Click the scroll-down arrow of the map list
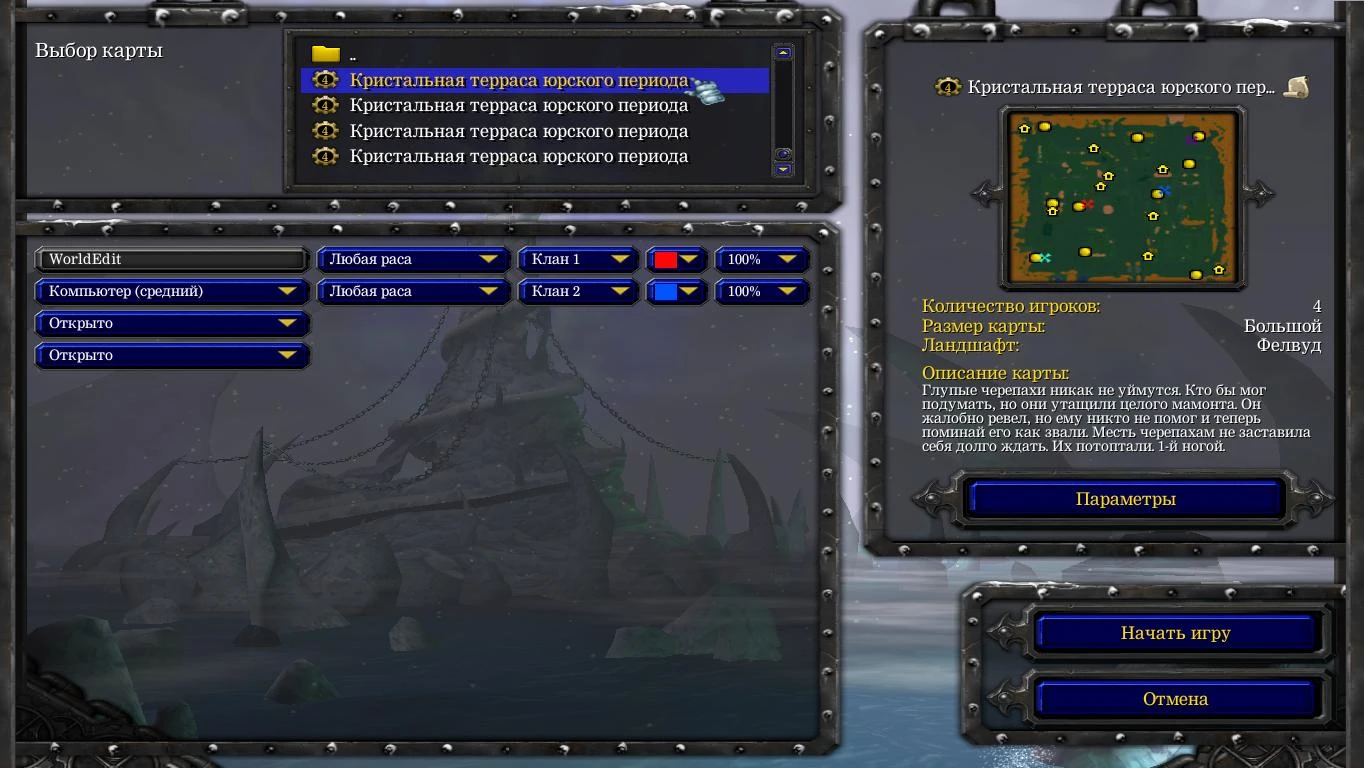Screen dimensions: 1364x768 coord(782,170)
